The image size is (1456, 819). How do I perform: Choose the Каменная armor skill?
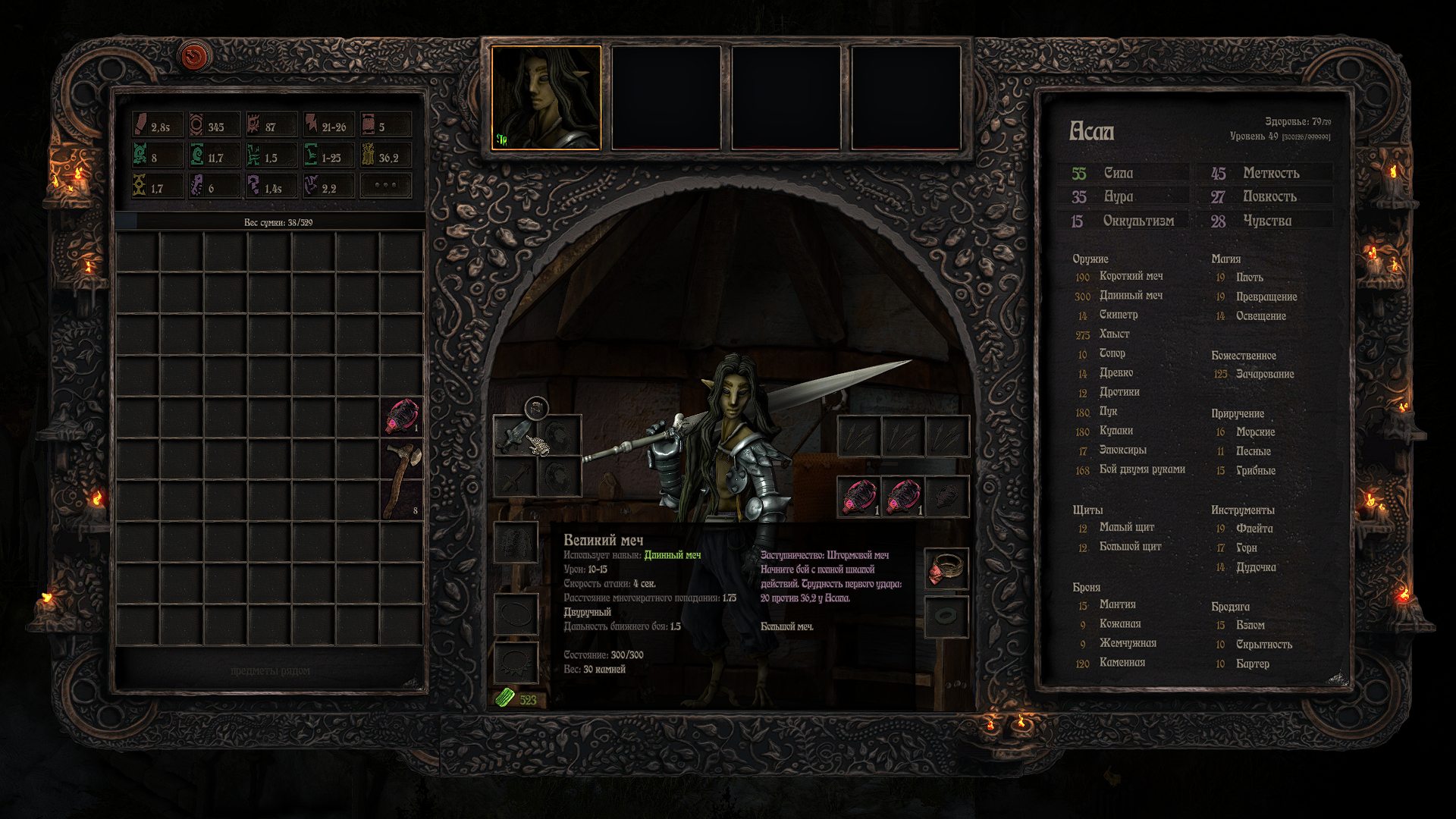point(1122,663)
